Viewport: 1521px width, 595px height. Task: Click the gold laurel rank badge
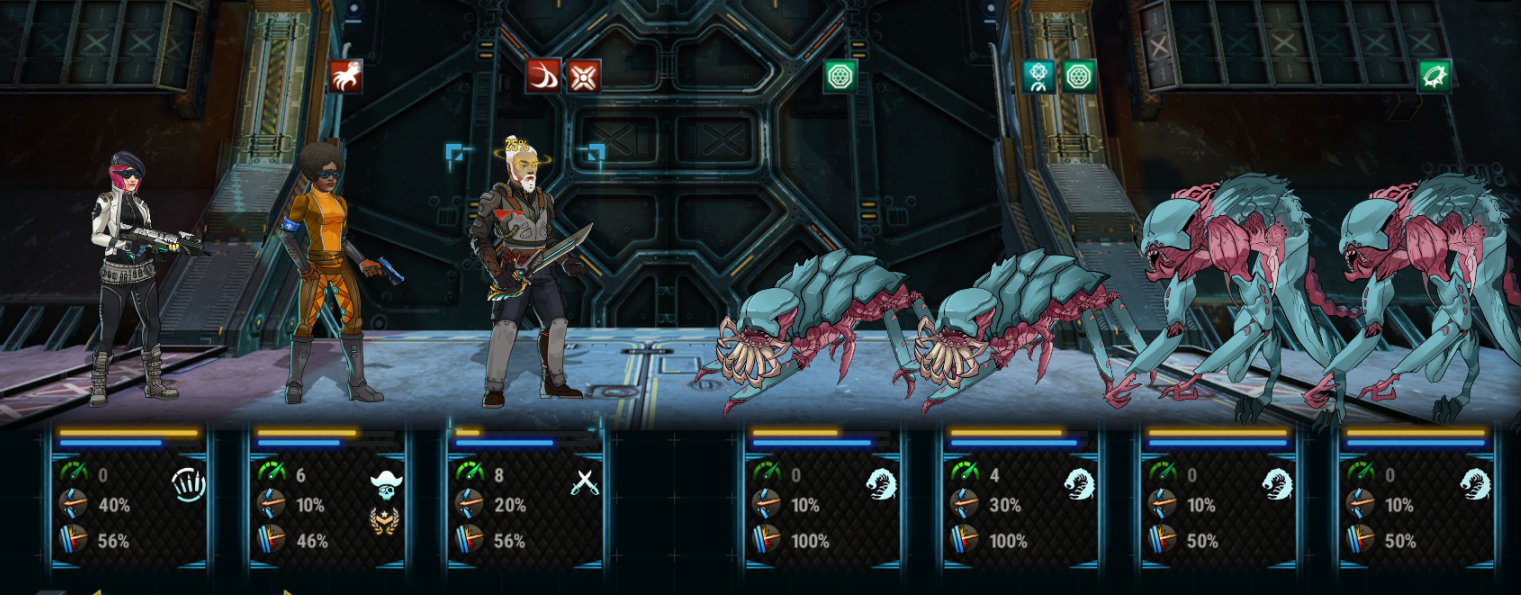(x=386, y=521)
